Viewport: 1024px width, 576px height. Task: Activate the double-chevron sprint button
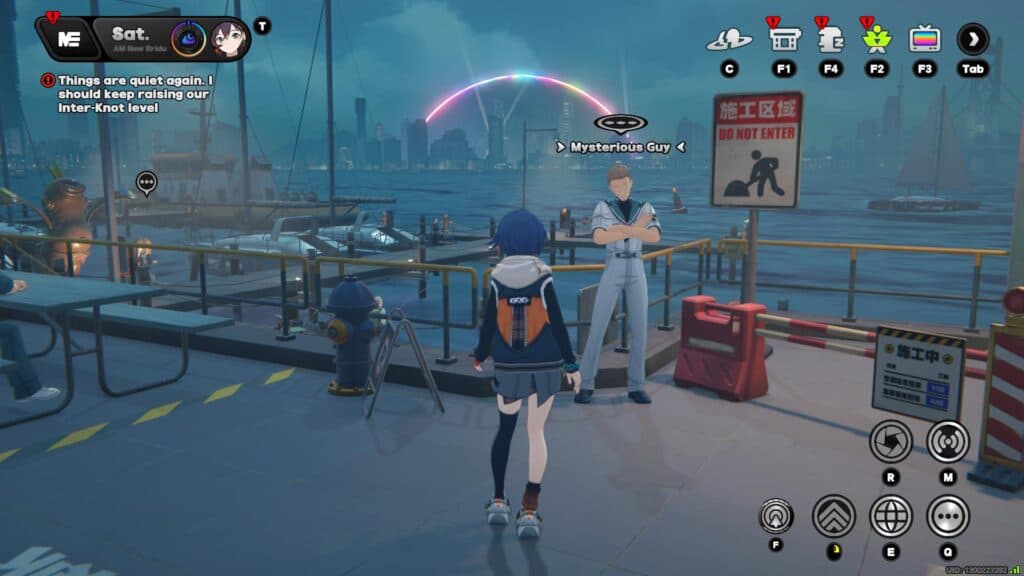coord(833,516)
